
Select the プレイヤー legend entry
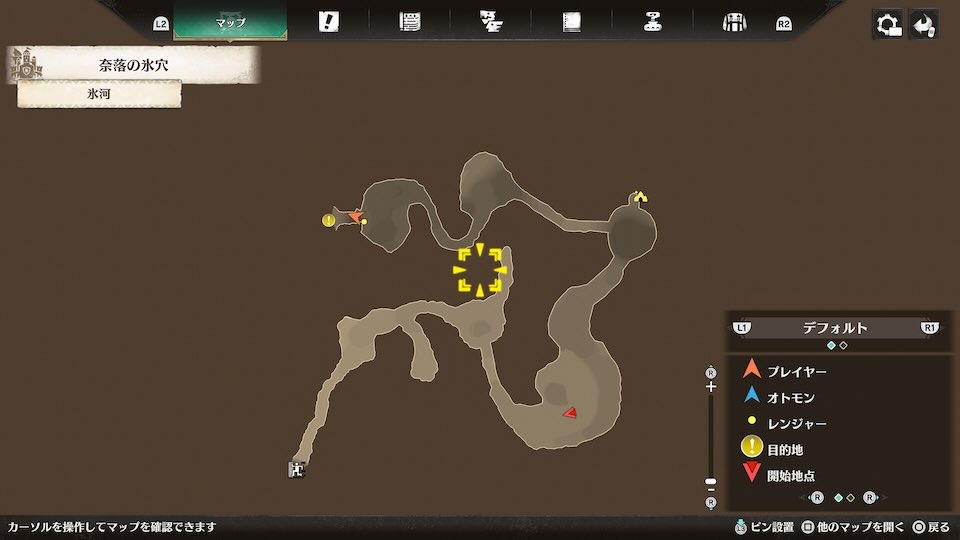(796, 371)
